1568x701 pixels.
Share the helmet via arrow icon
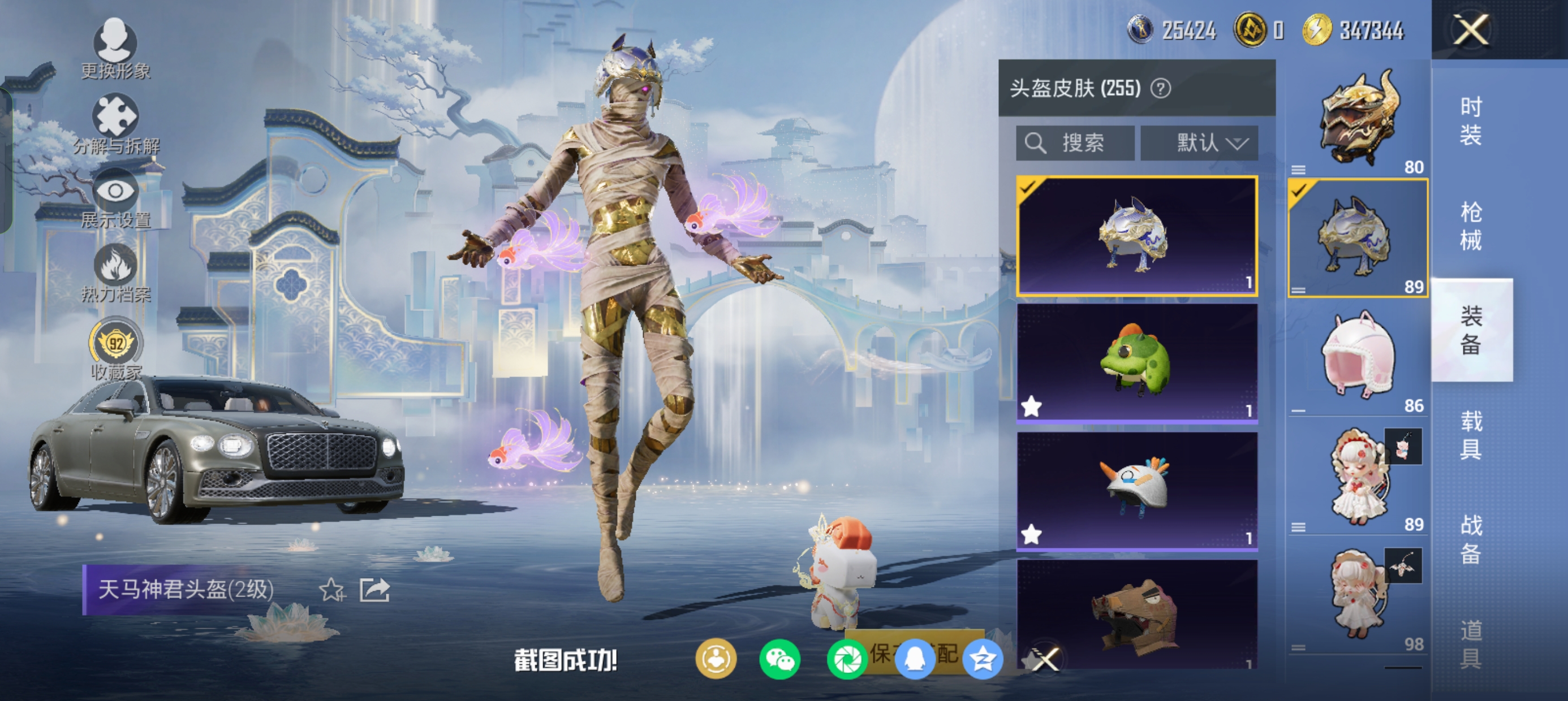[374, 590]
